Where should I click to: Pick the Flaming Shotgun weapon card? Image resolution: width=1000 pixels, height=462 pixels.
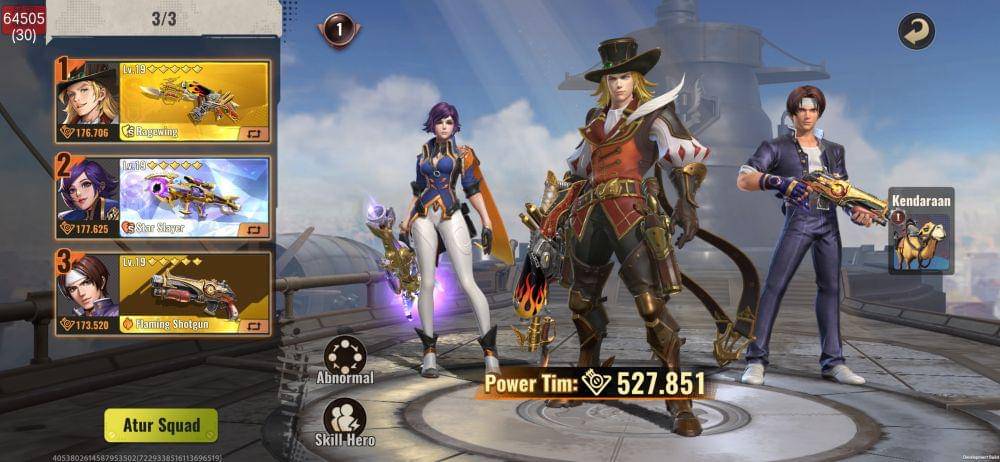[x=194, y=288]
